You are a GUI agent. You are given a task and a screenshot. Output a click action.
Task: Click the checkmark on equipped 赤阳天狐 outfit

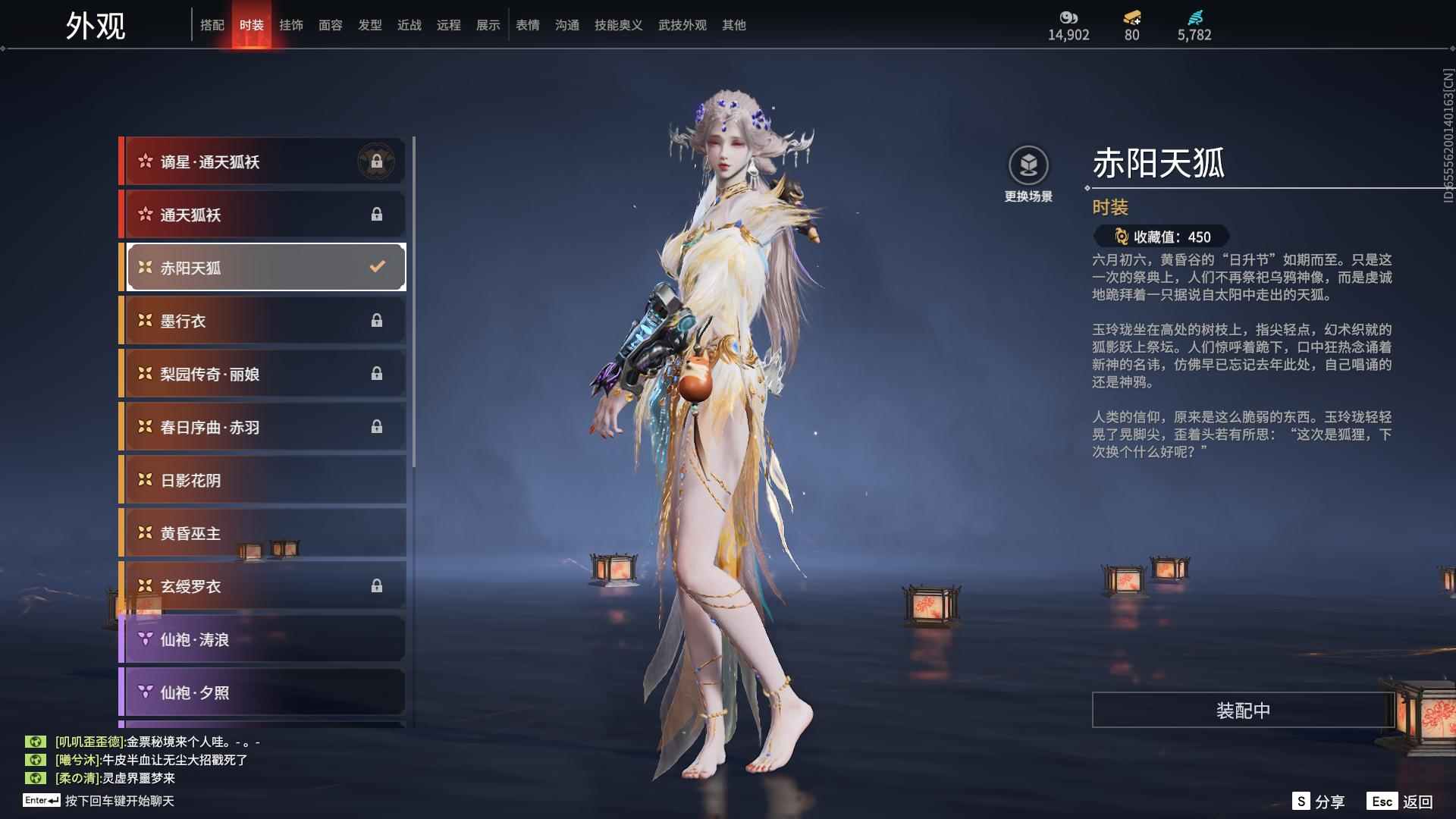[375, 267]
